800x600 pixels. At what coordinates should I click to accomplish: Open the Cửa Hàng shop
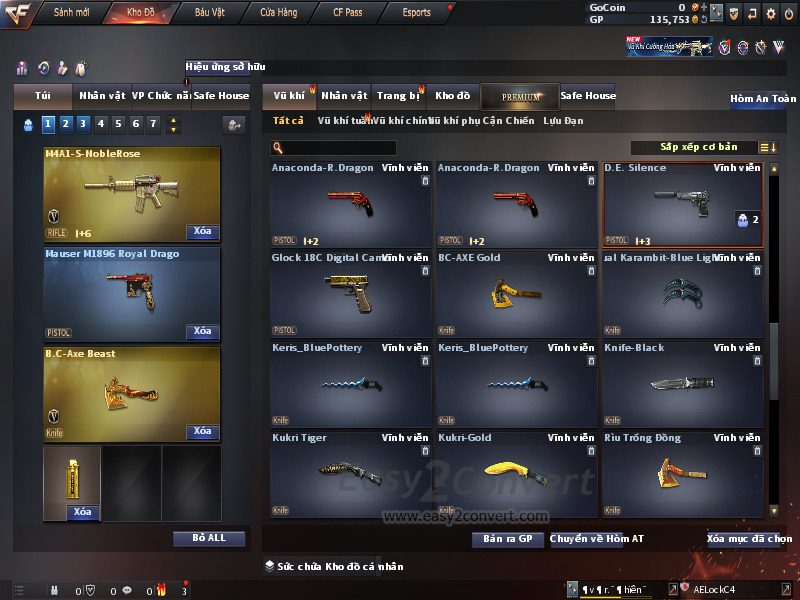(278, 13)
